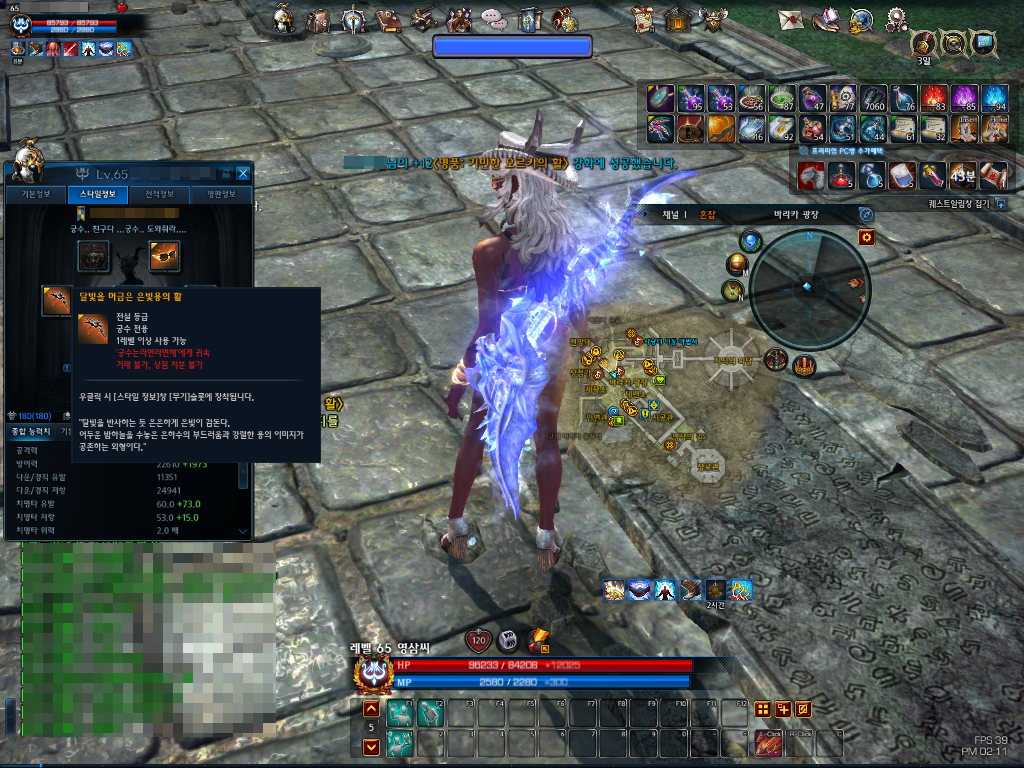Open the brown book journal icon
Screen dimensions: 1024x768
pos(390,19)
